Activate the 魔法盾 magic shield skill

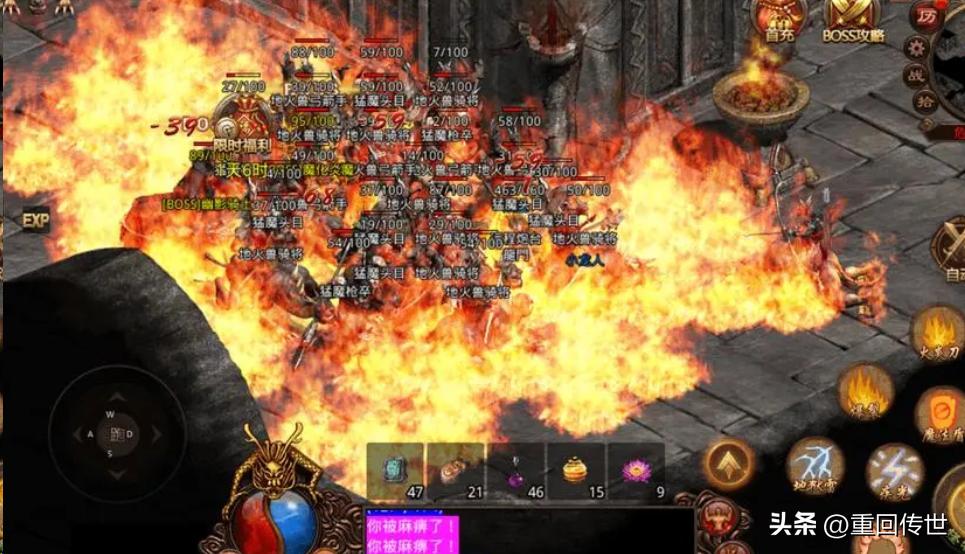point(940,412)
